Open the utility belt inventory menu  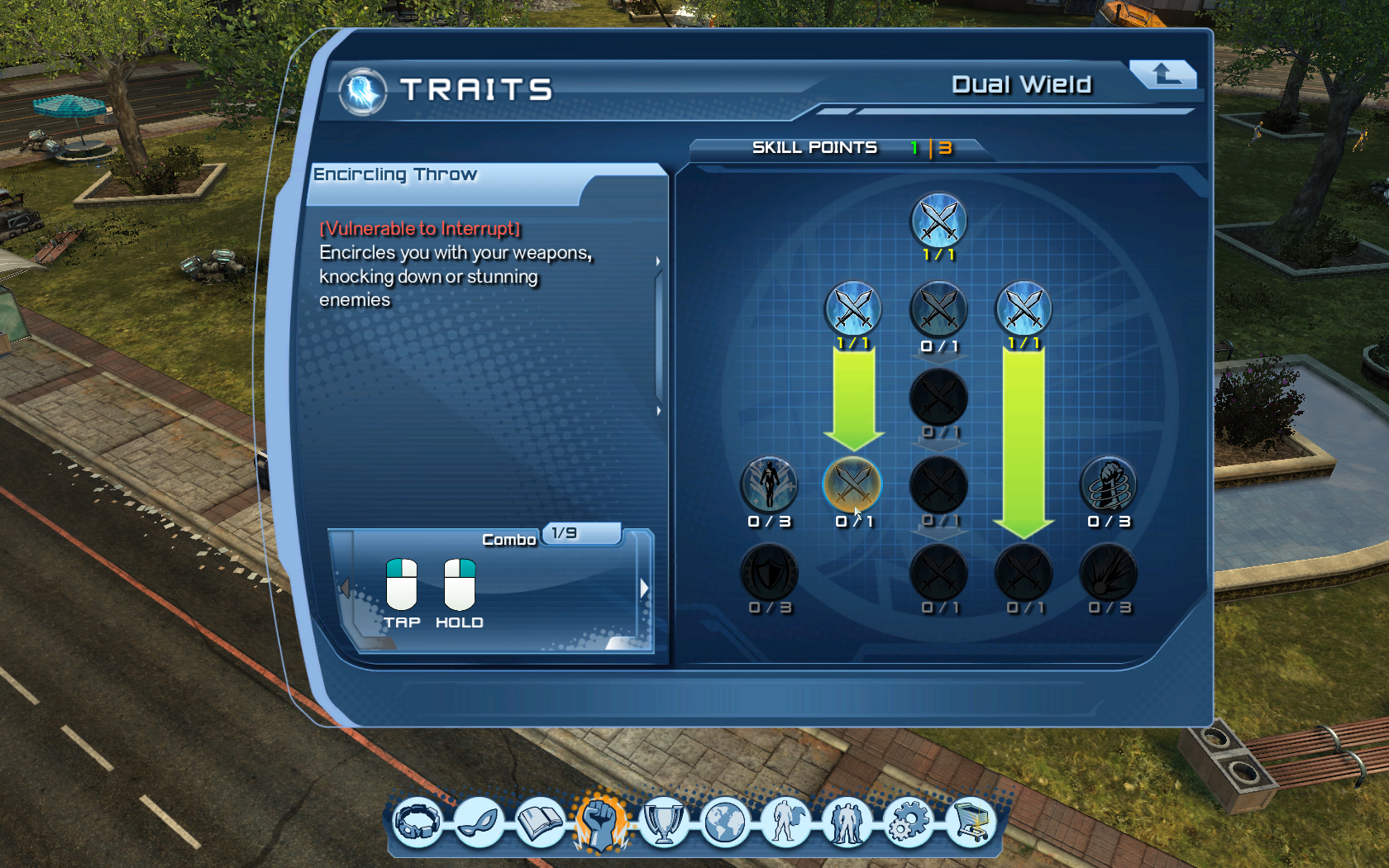pyautogui.click(x=418, y=823)
